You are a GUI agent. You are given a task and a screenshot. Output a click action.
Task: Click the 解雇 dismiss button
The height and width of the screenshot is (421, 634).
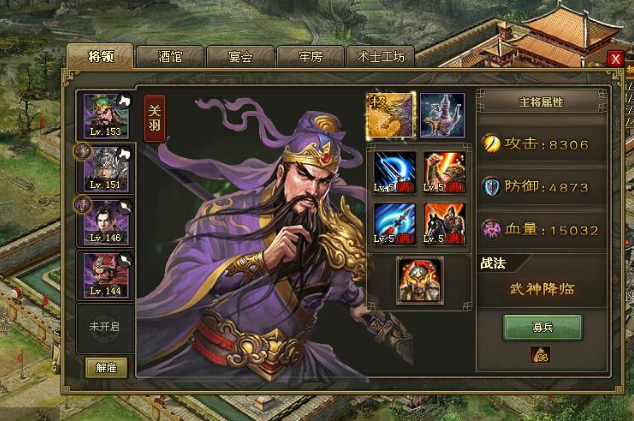point(105,367)
